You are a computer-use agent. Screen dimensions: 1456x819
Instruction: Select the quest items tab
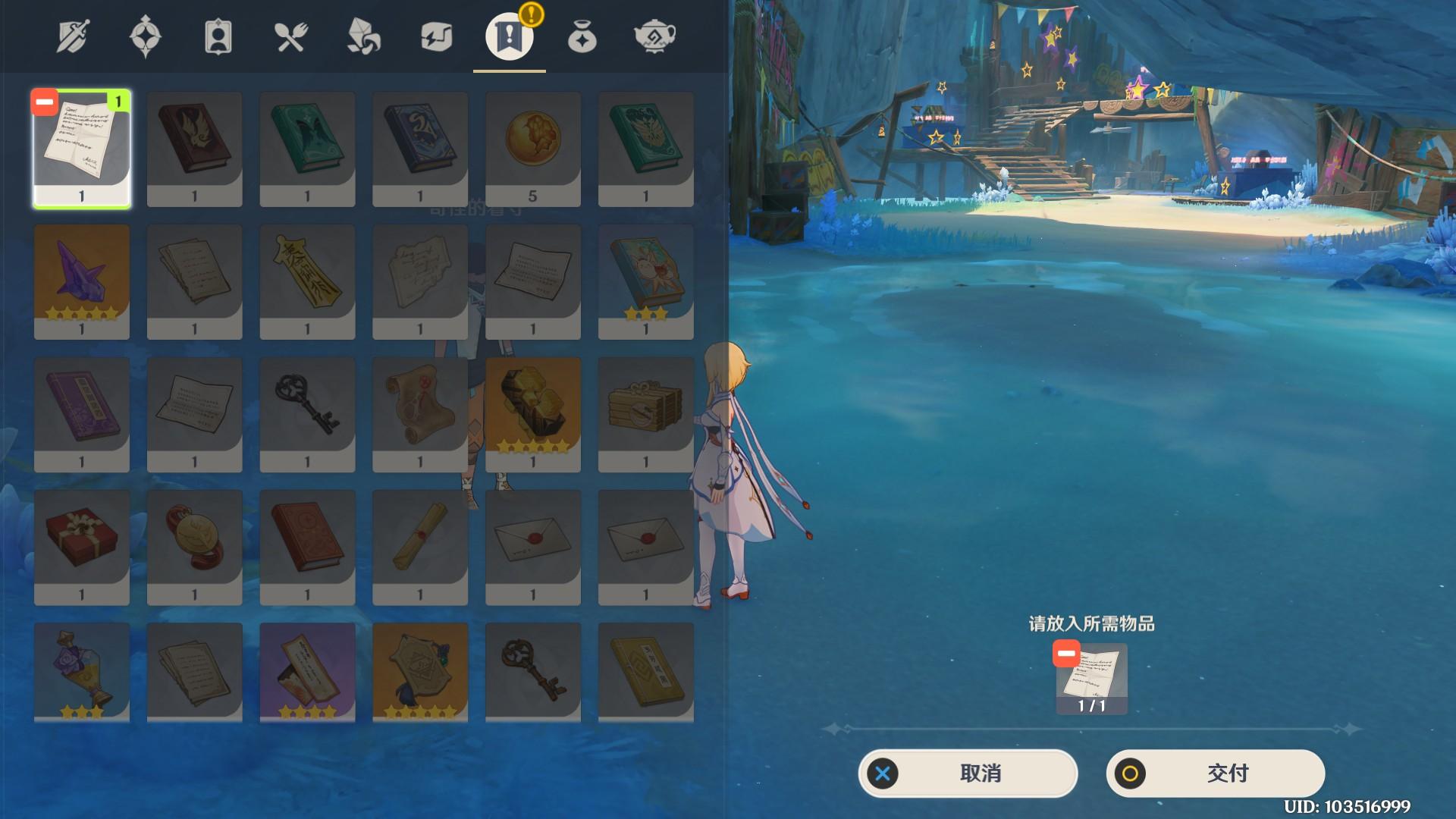coord(509,36)
